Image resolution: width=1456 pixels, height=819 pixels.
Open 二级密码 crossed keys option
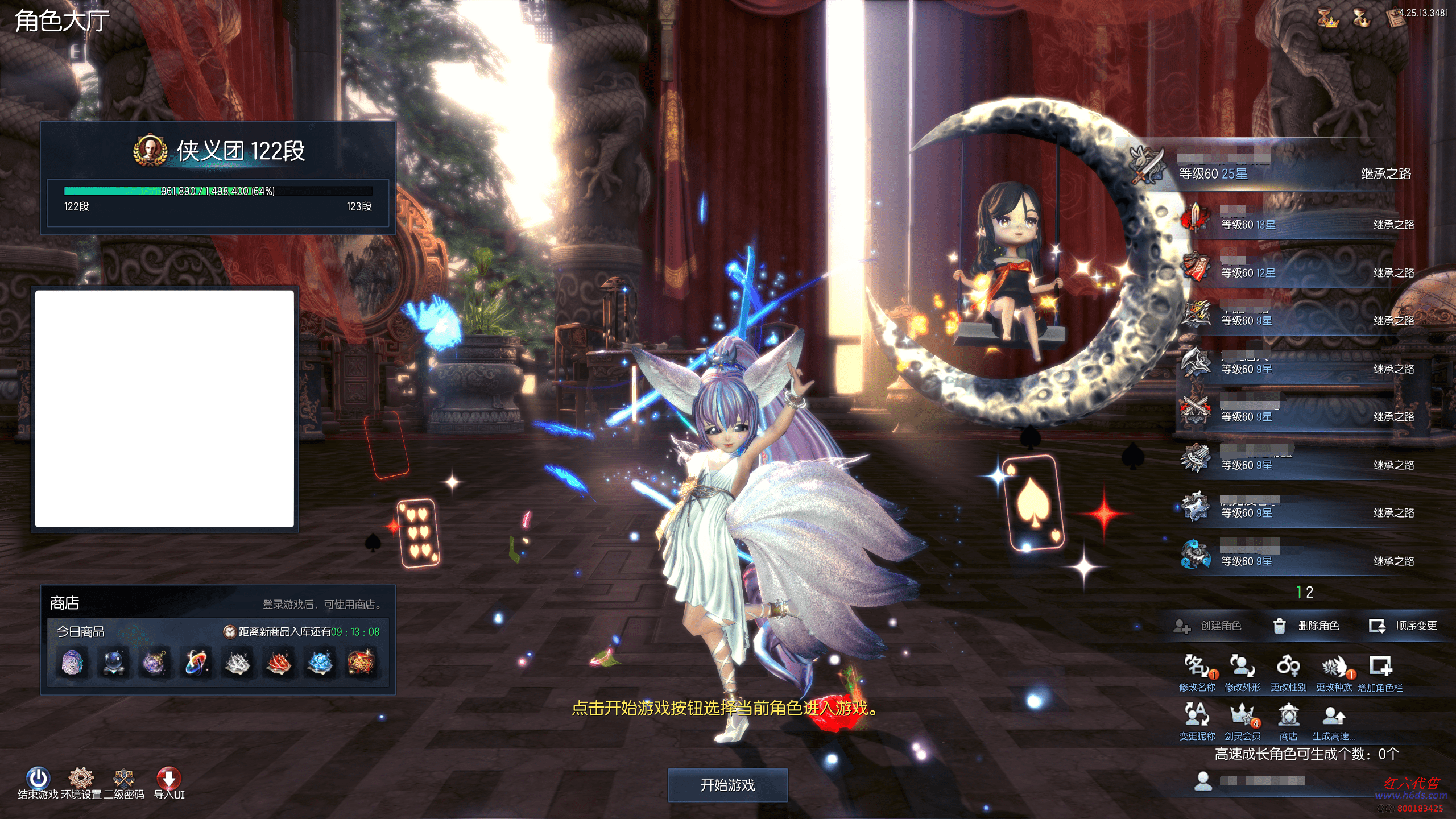(x=123, y=778)
